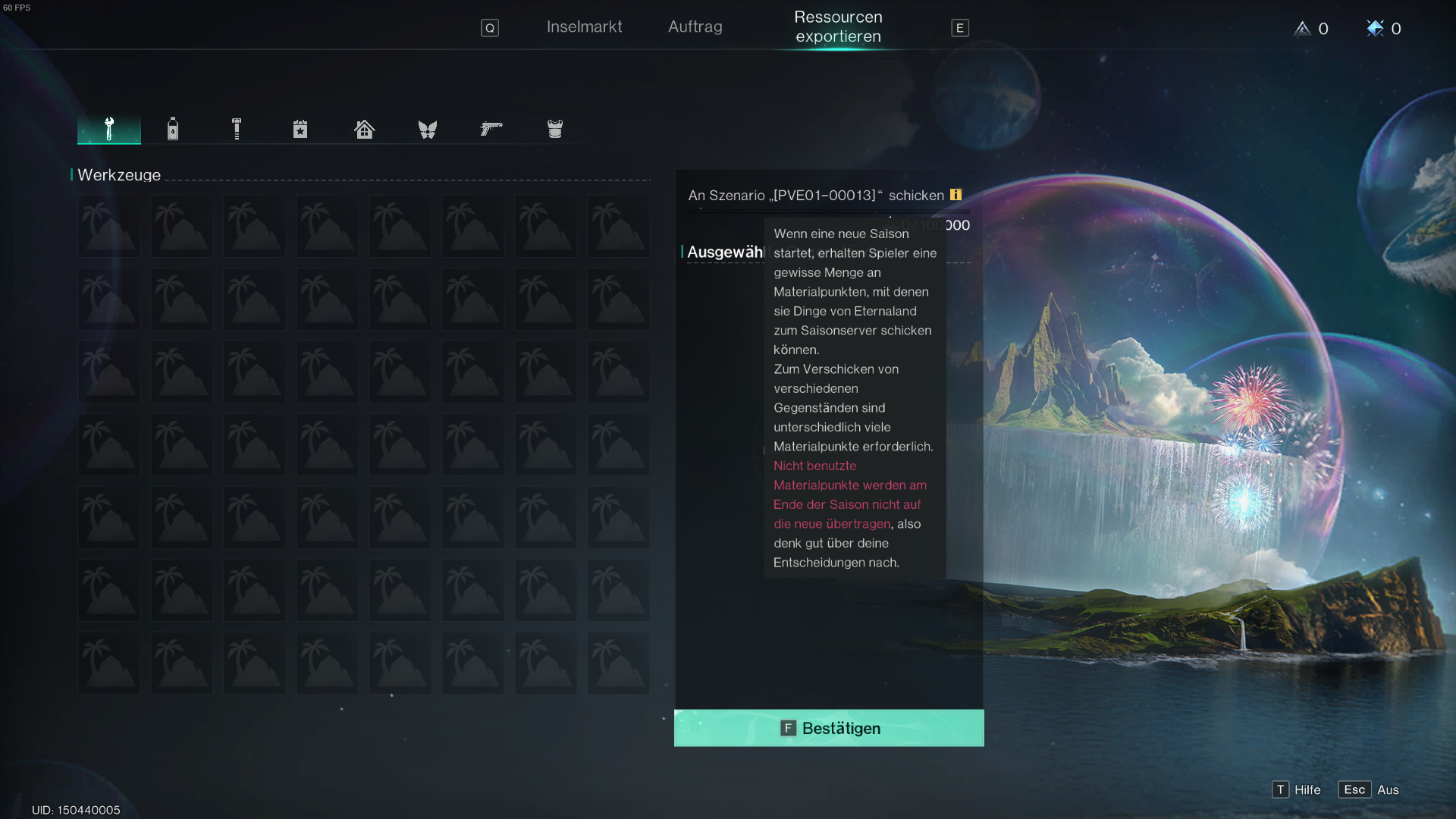
Task: Choose the wrench tools category
Action: (109, 129)
